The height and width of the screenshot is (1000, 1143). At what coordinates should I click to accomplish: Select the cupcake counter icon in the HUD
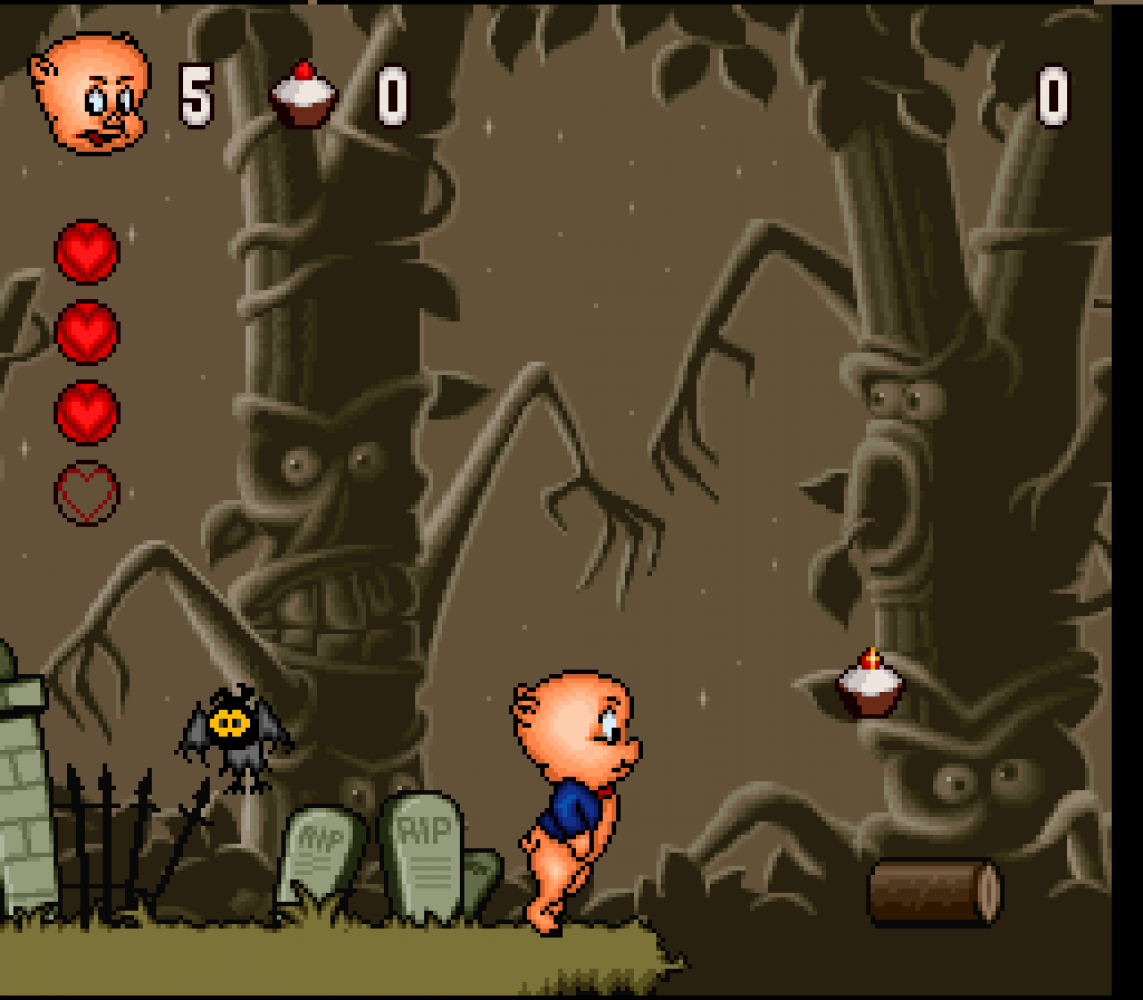pos(303,96)
